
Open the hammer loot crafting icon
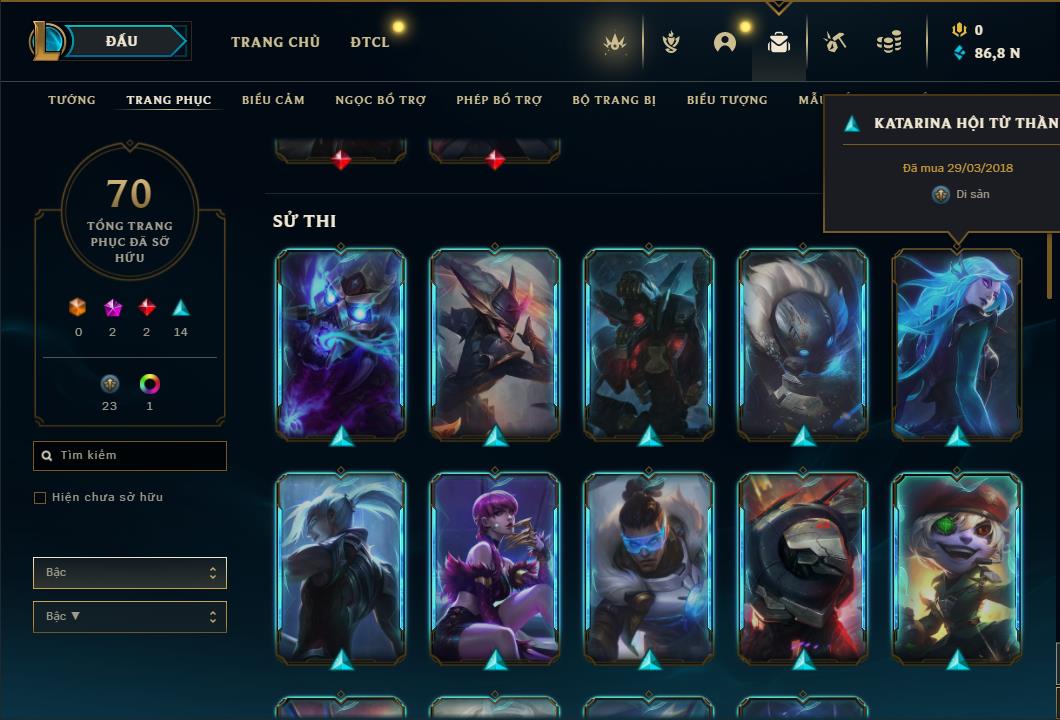click(x=834, y=42)
